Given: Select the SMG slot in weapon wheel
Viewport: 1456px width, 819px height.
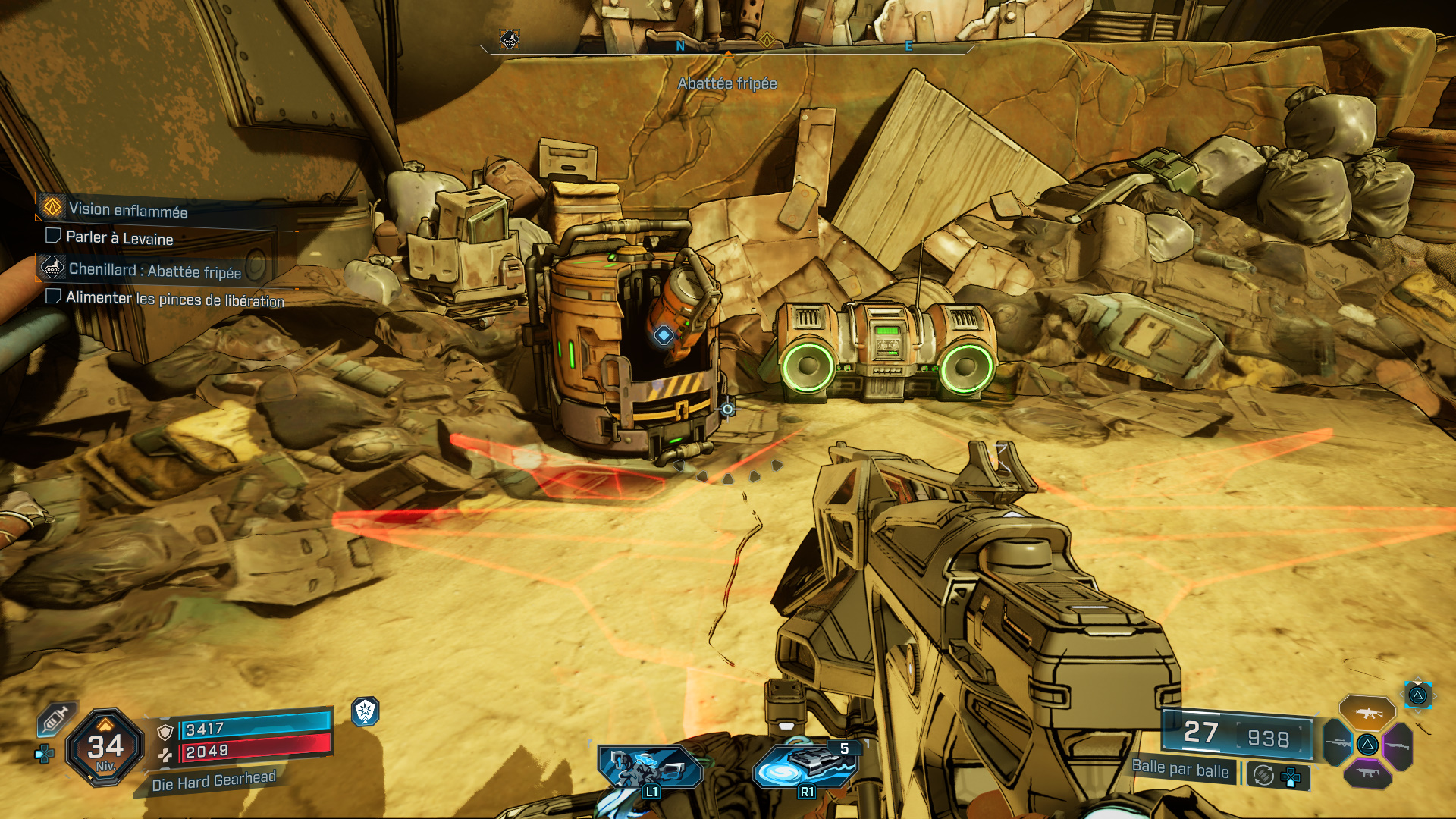Looking at the screenshot, I should coord(1367,773).
